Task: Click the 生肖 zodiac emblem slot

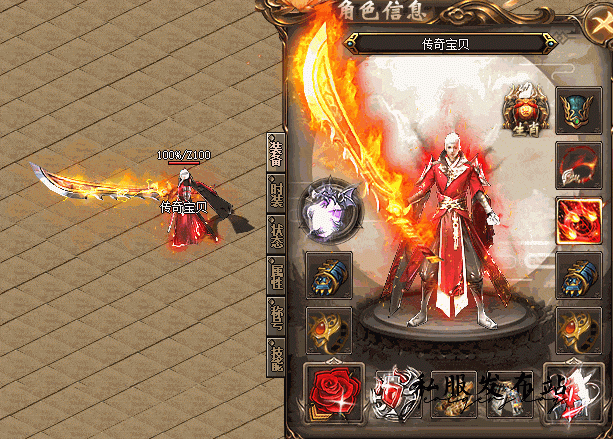Action: click(523, 108)
